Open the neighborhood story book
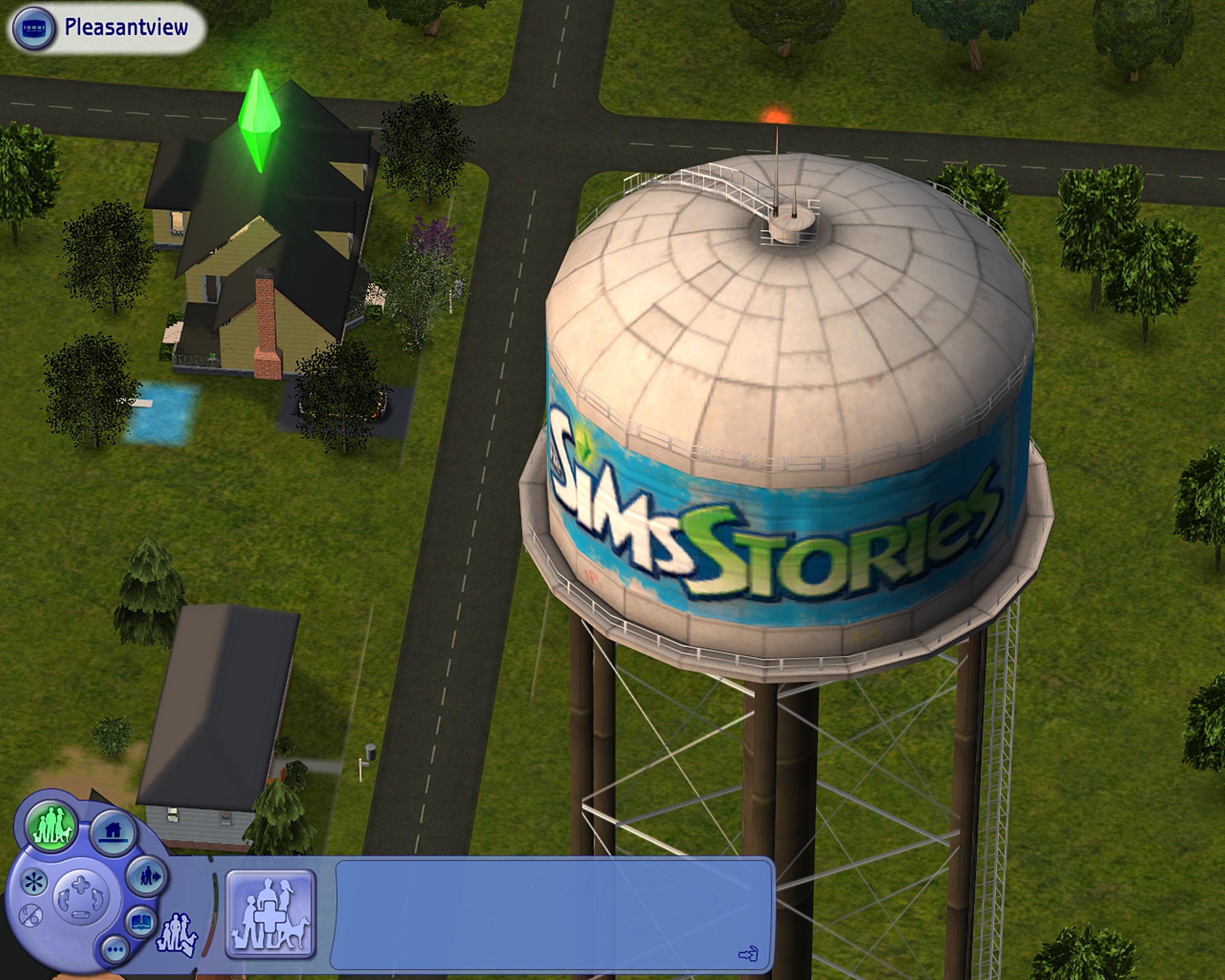1225x980 pixels. (140, 922)
